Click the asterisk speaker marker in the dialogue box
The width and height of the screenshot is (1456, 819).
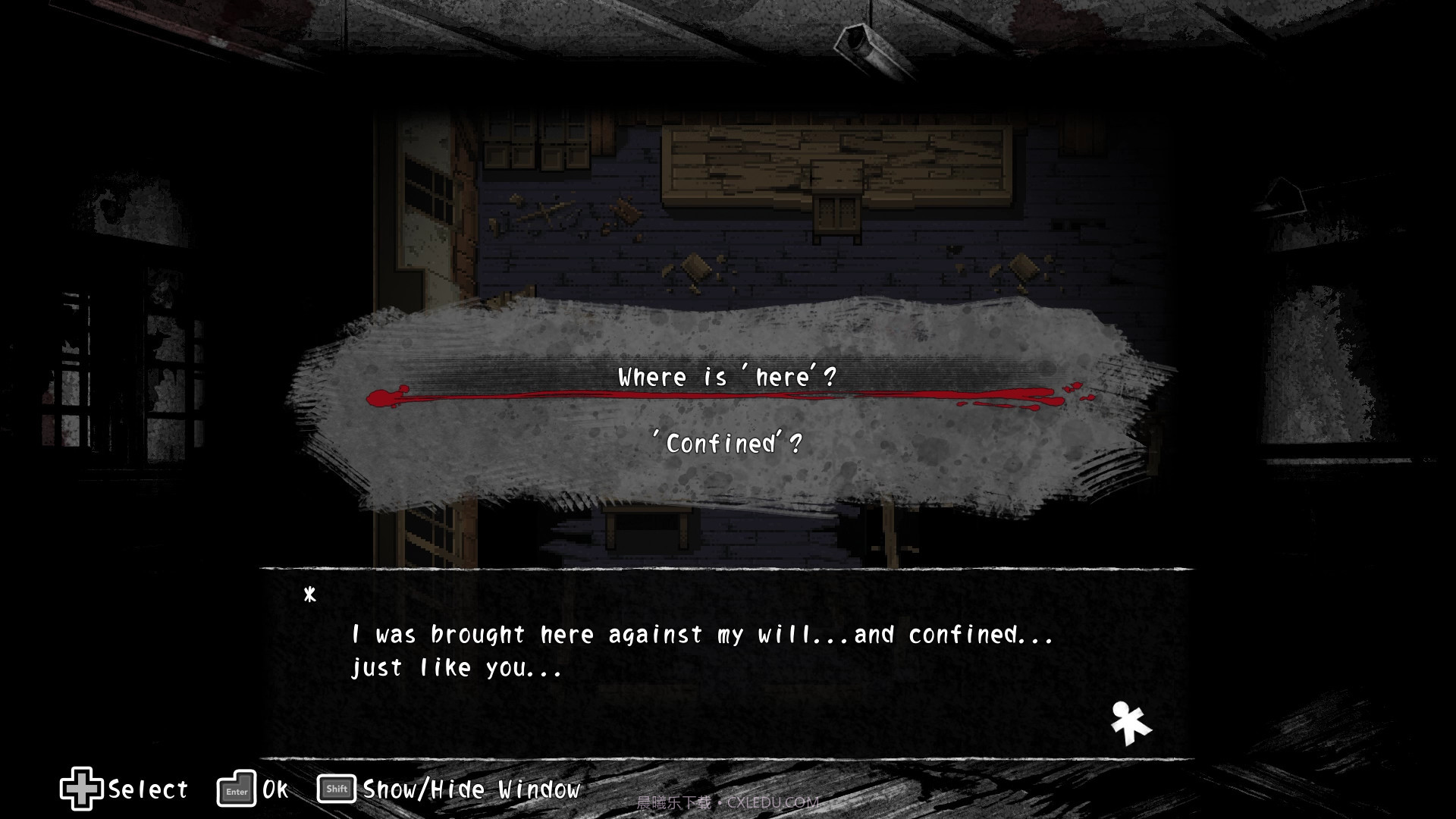[x=310, y=596]
